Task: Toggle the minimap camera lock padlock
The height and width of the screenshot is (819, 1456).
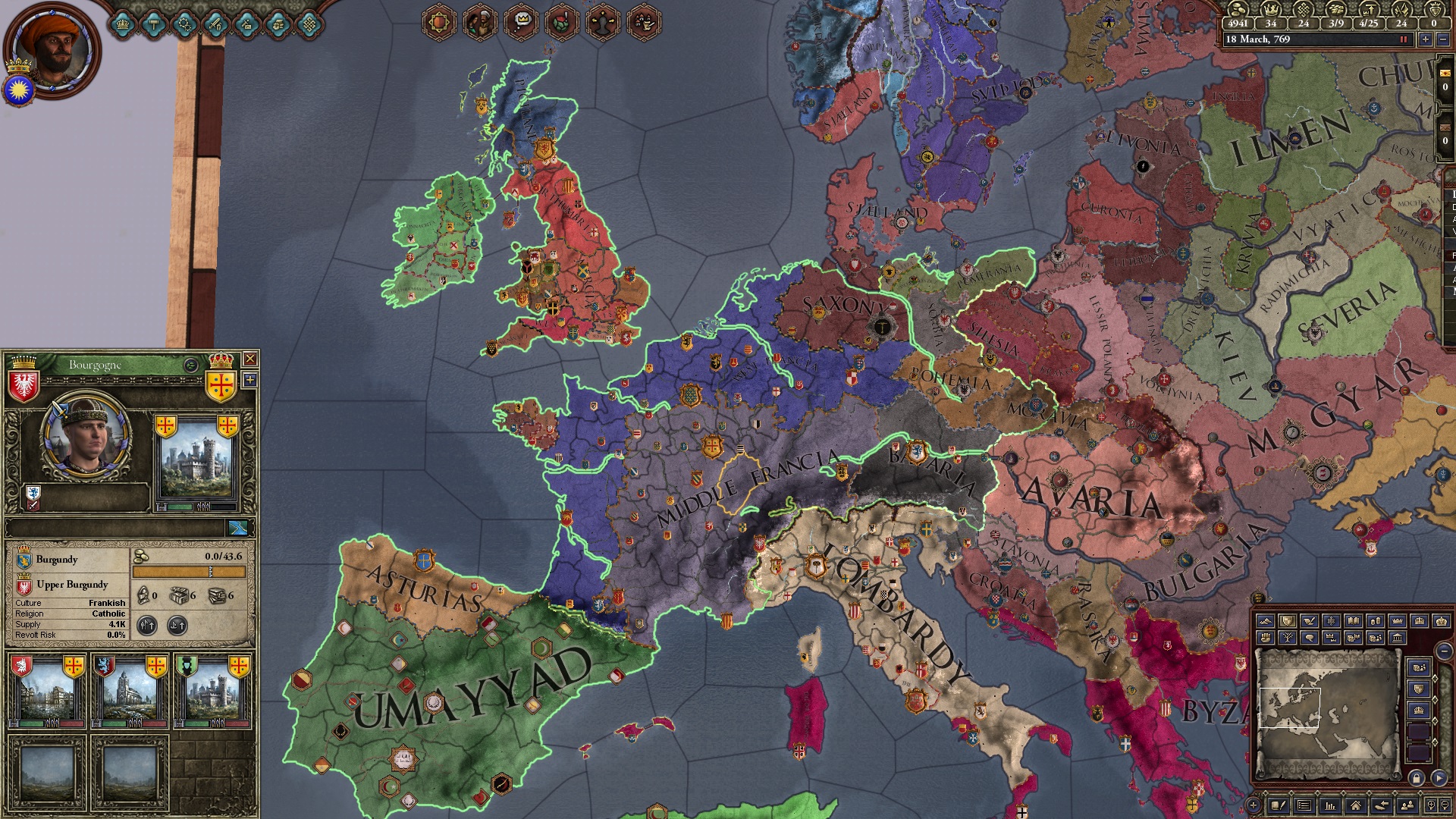Action: (x=1418, y=778)
